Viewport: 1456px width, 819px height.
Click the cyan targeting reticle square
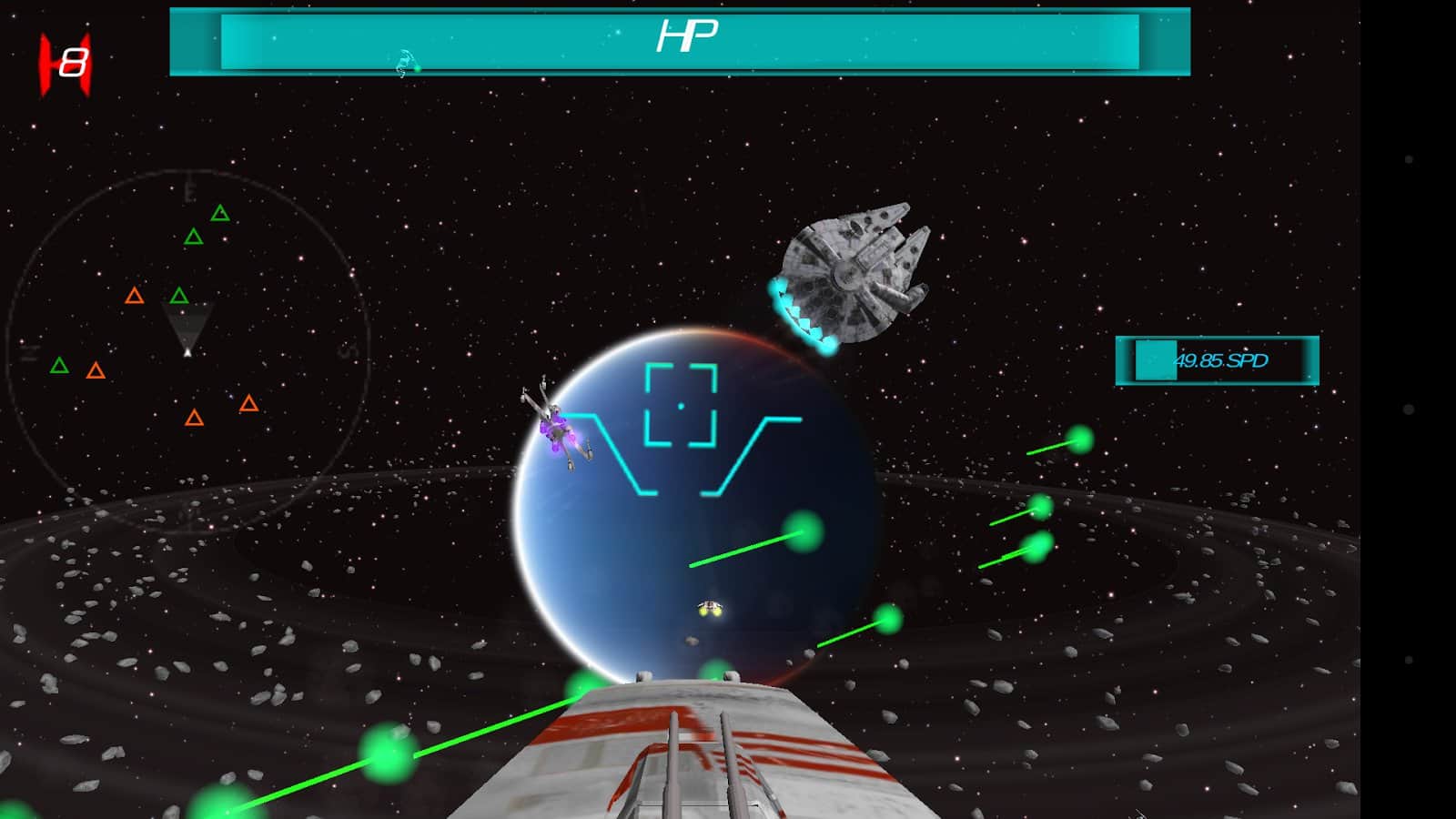pos(680,404)
